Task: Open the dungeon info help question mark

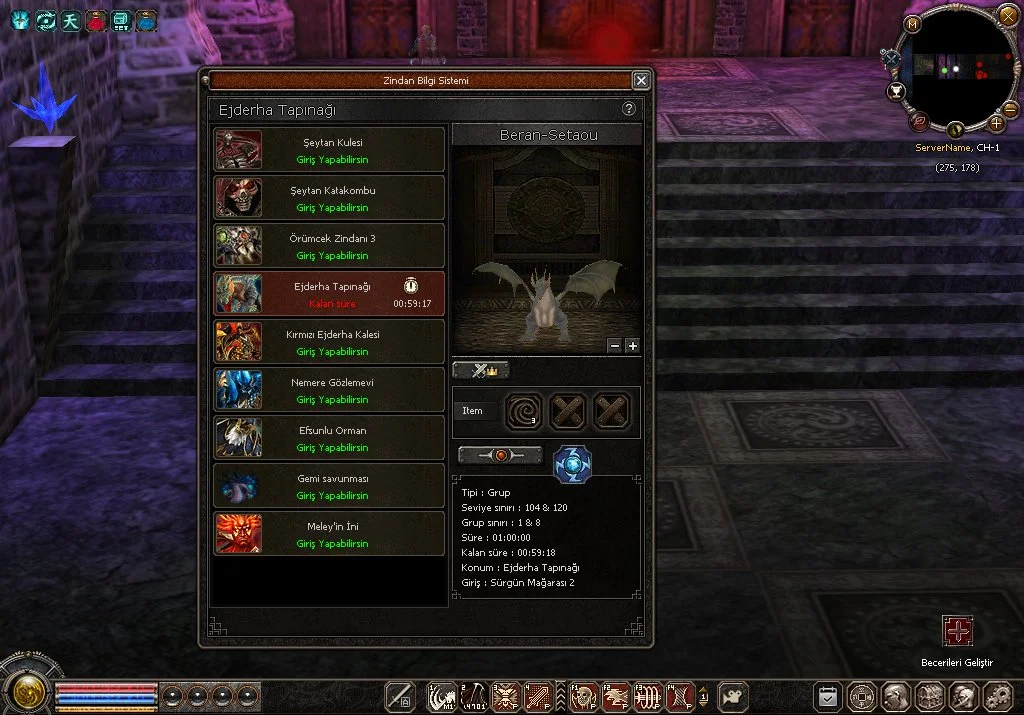Action: [629, 109]
